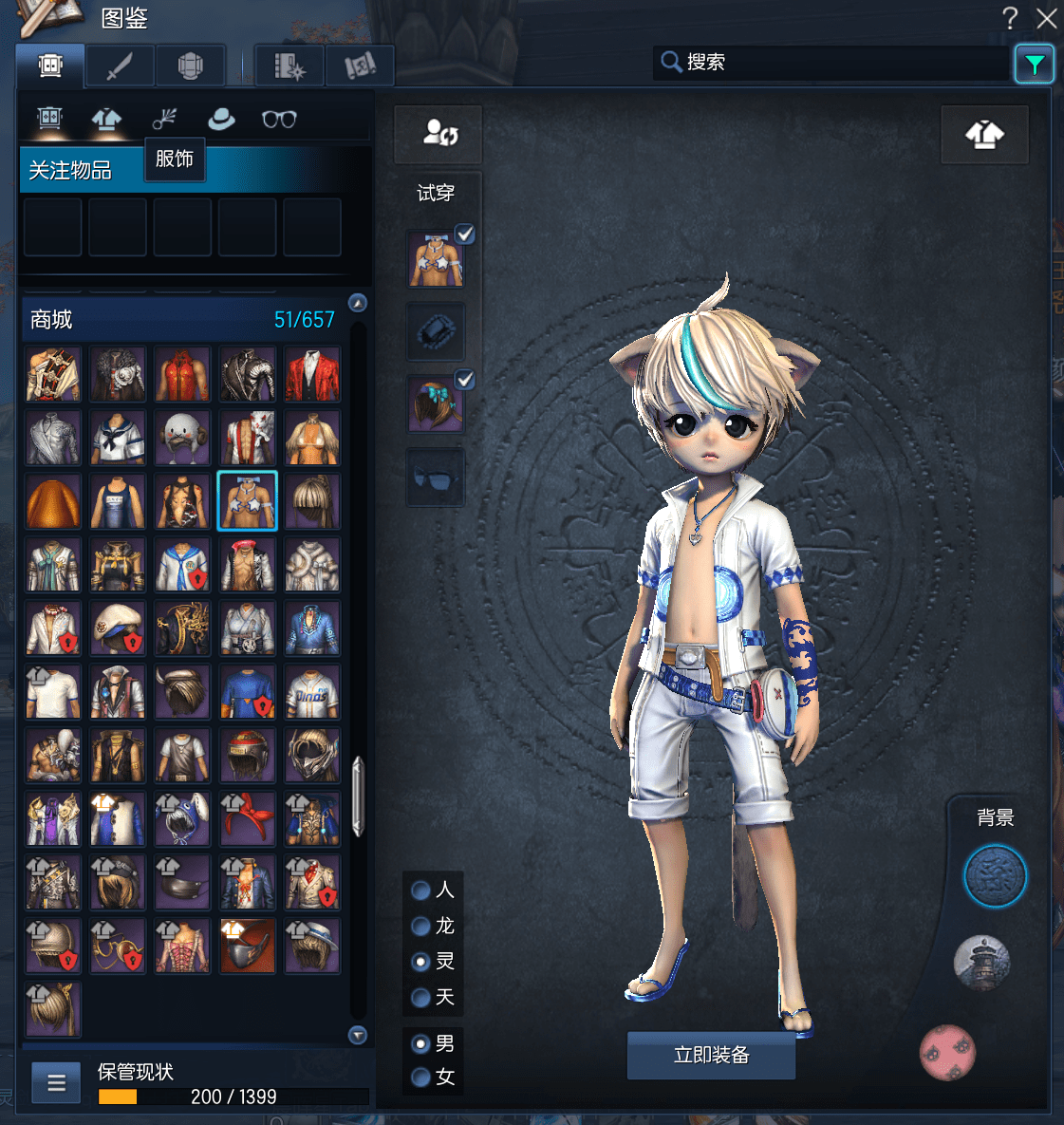
Task: Close the 图鉴 window
Action: point(1047,18)
